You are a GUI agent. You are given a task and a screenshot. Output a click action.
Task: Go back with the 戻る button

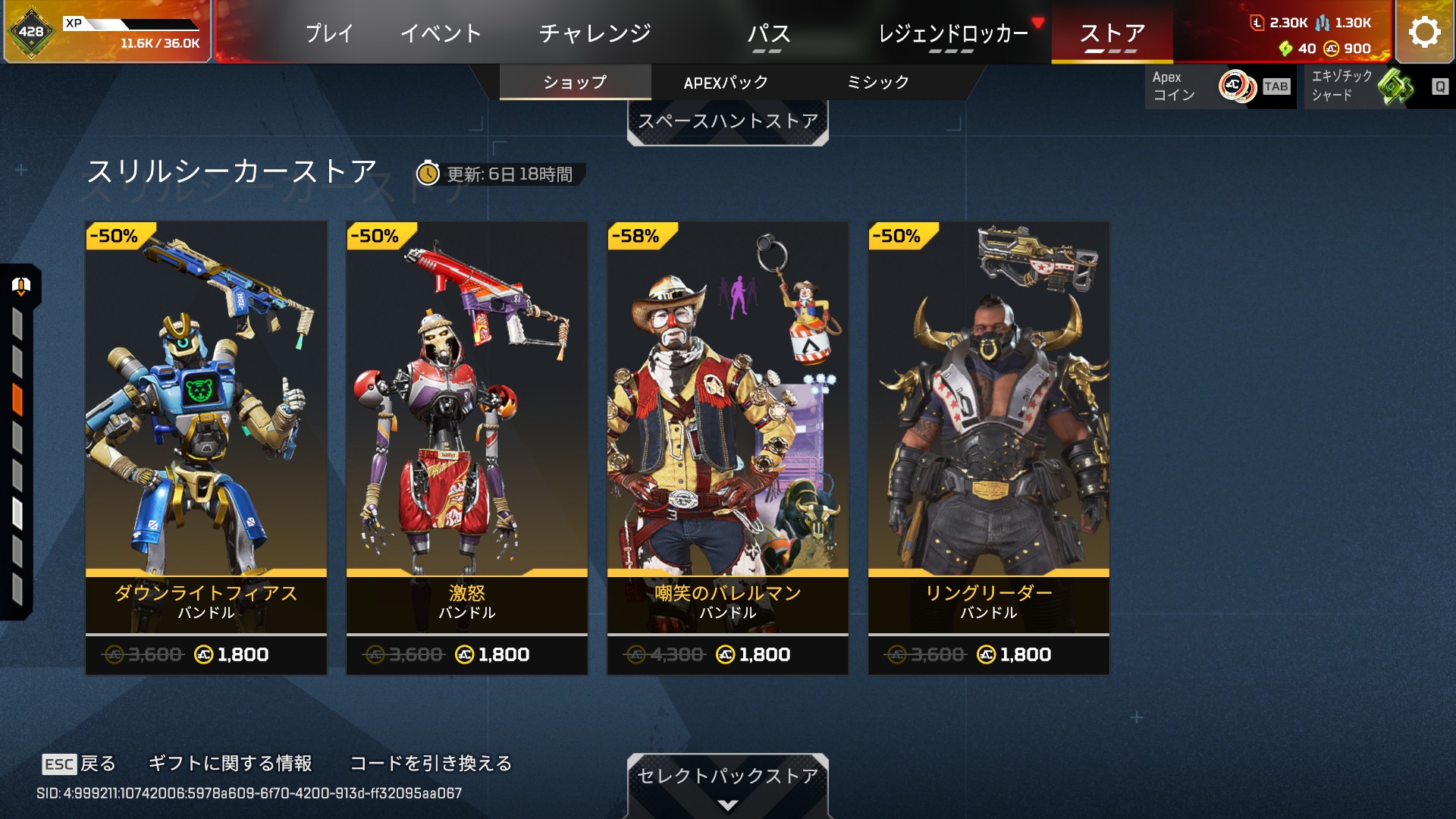tap(79, 764)
